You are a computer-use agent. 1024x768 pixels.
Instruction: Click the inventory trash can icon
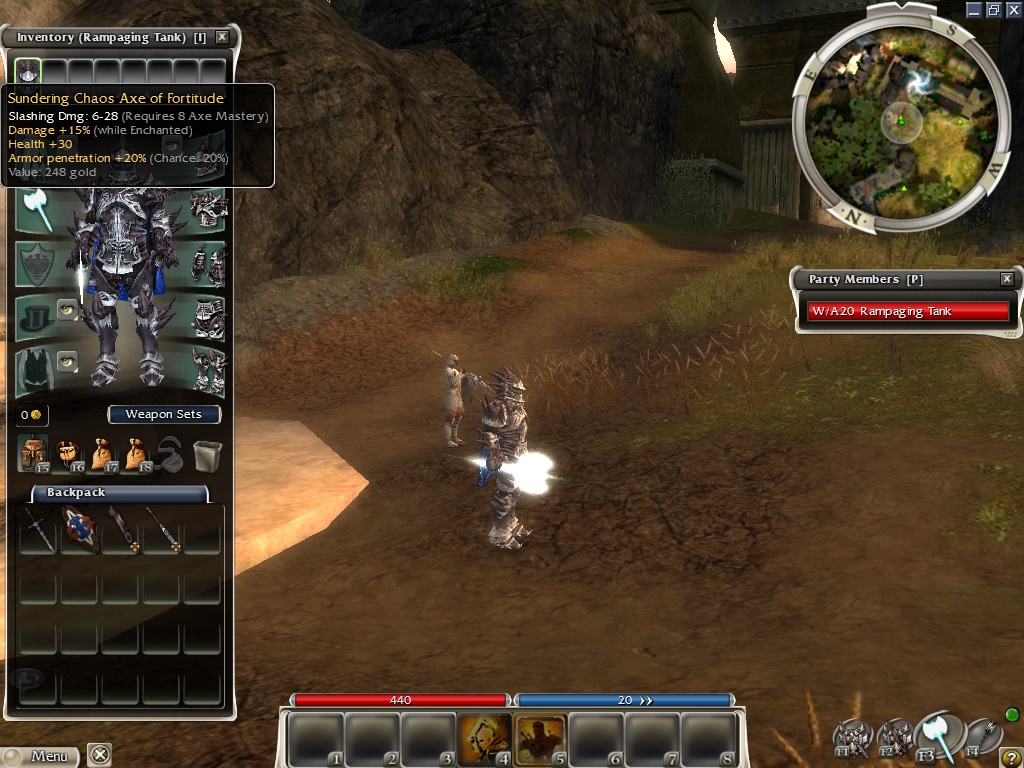pyautogui.click(x=207, y=455)
